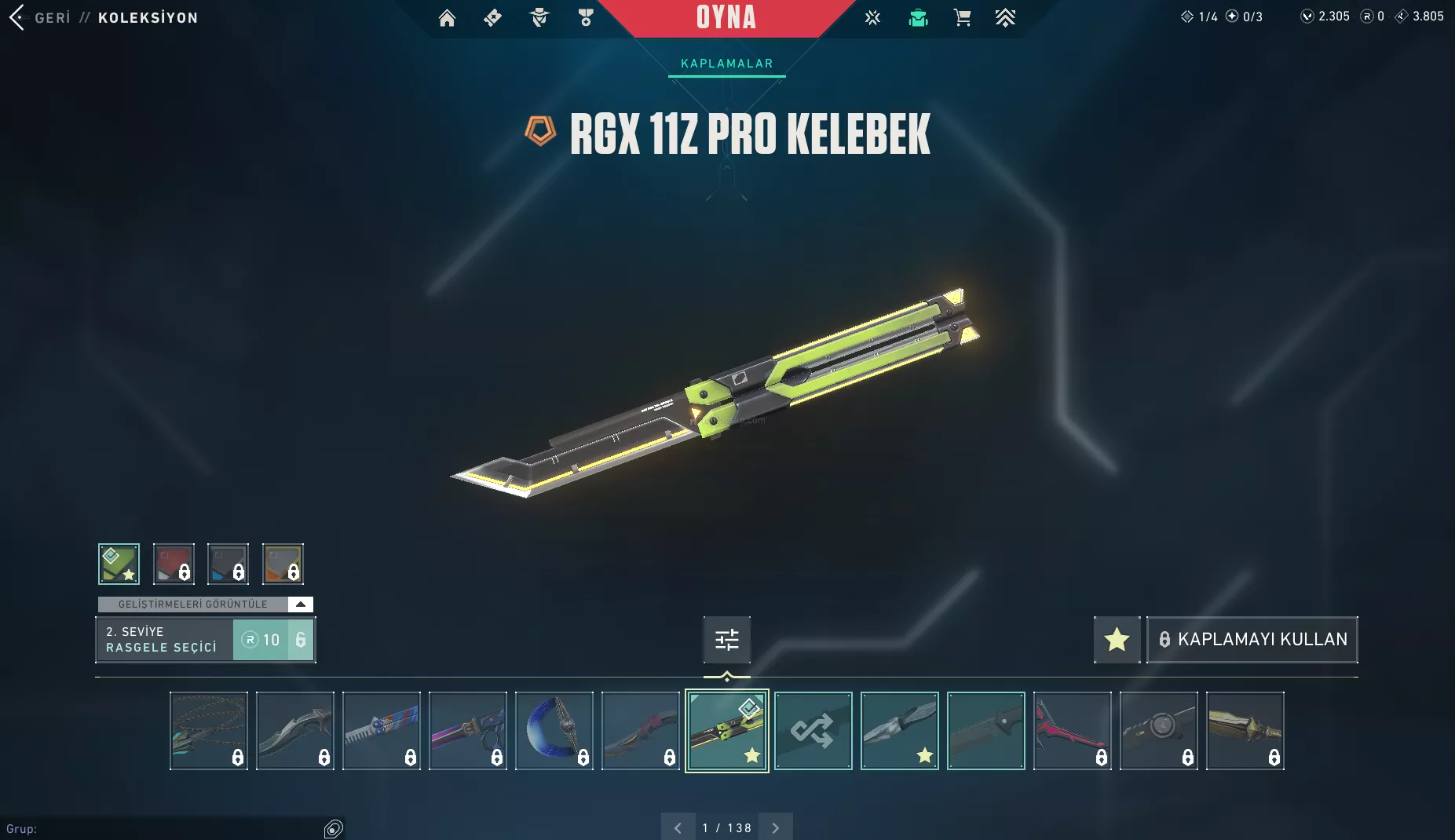Select the locked orange variant swatch

pos(283,564)
